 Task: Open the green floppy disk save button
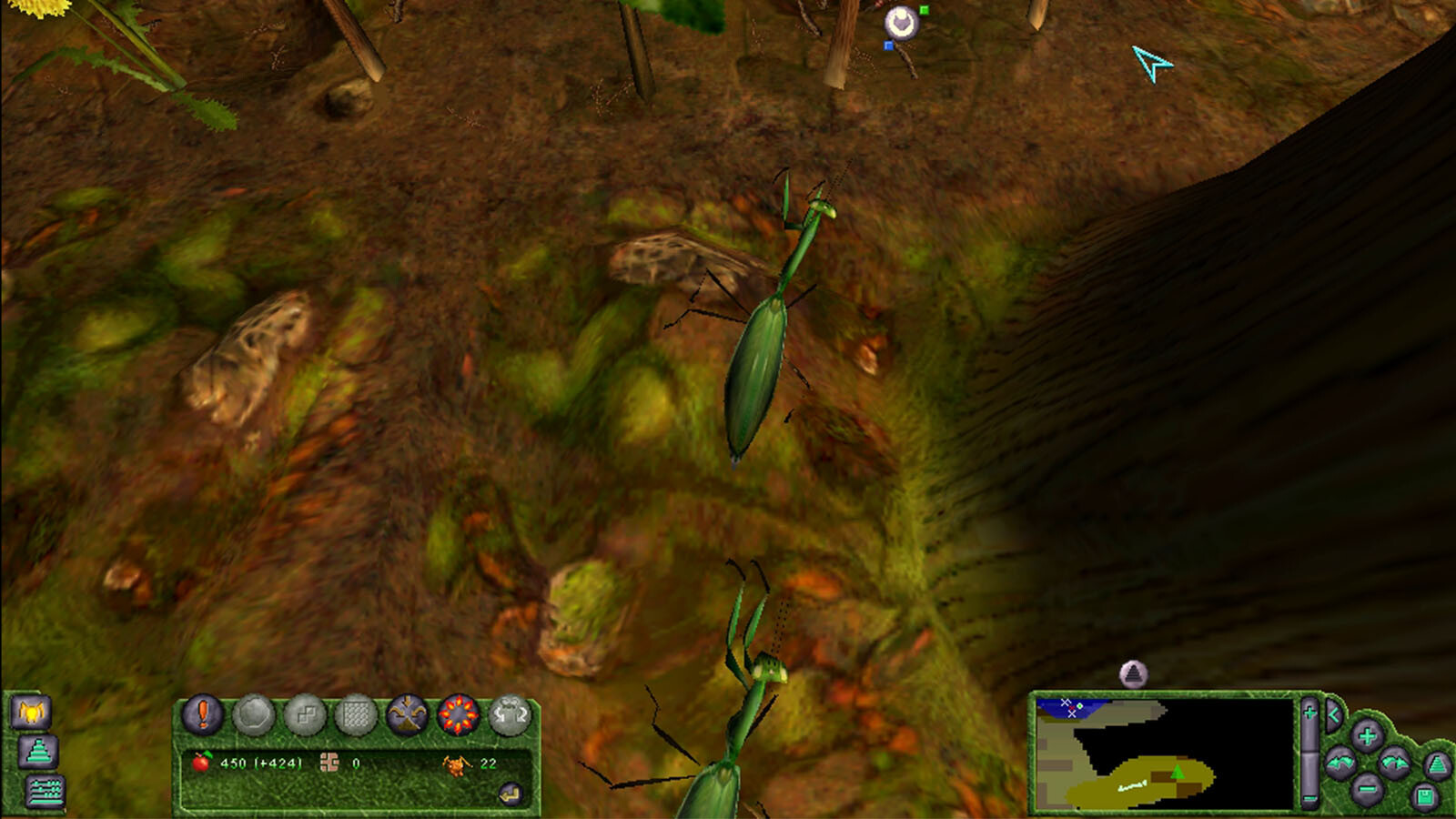click(x=1424, y=797)
